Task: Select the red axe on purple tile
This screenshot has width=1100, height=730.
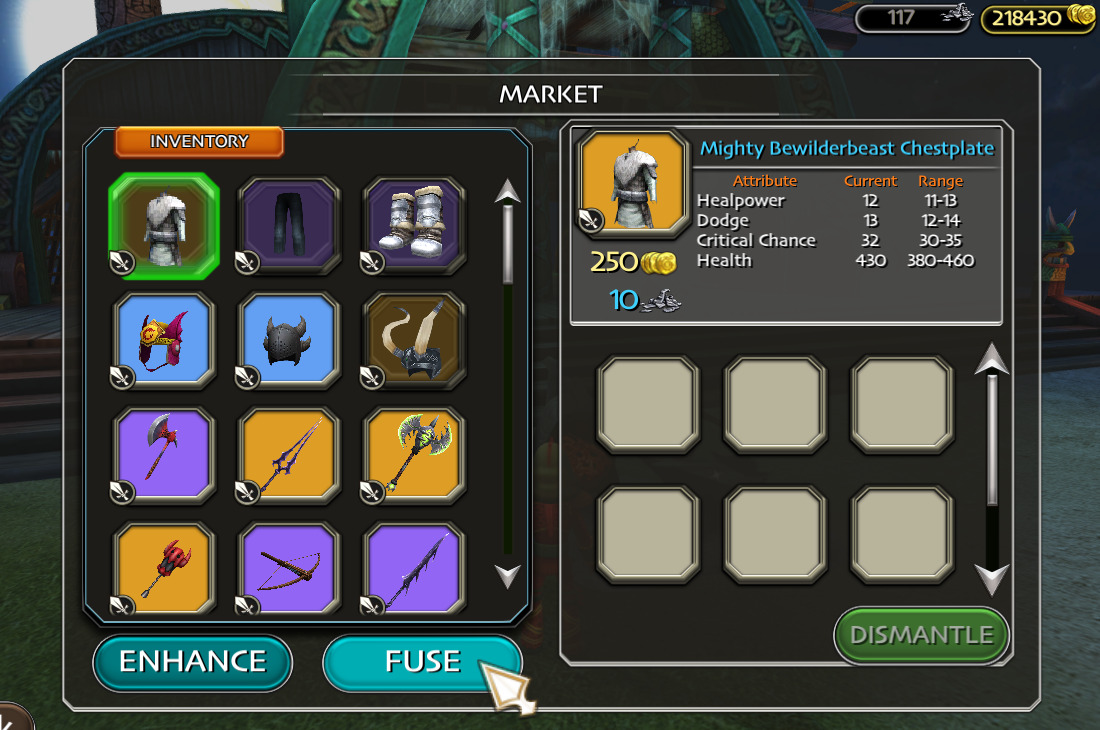Action: [162, 456]
